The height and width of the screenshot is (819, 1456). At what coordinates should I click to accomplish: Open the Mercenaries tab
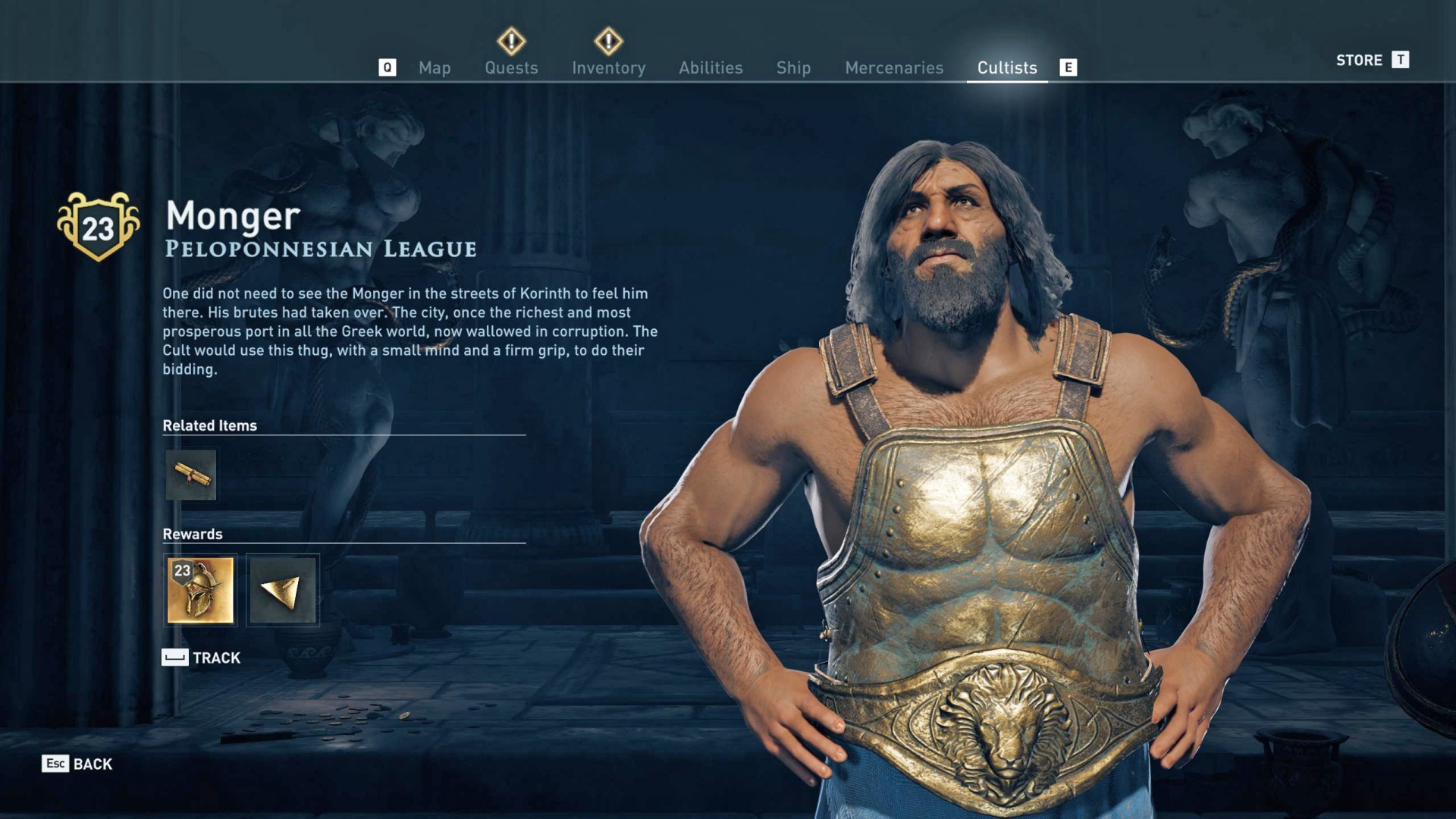894,68
